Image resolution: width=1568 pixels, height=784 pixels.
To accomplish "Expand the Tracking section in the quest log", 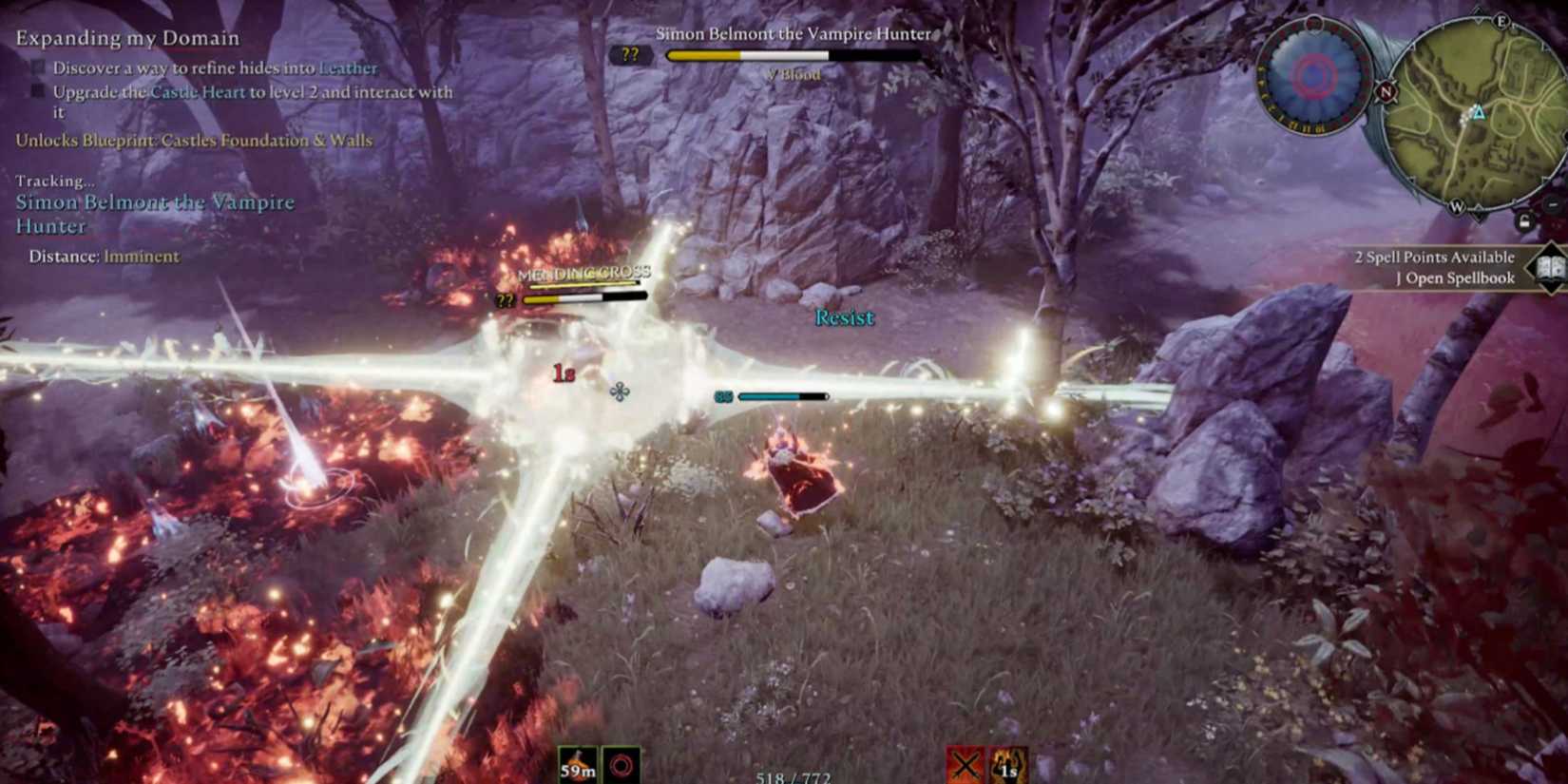I will [55, 180].
